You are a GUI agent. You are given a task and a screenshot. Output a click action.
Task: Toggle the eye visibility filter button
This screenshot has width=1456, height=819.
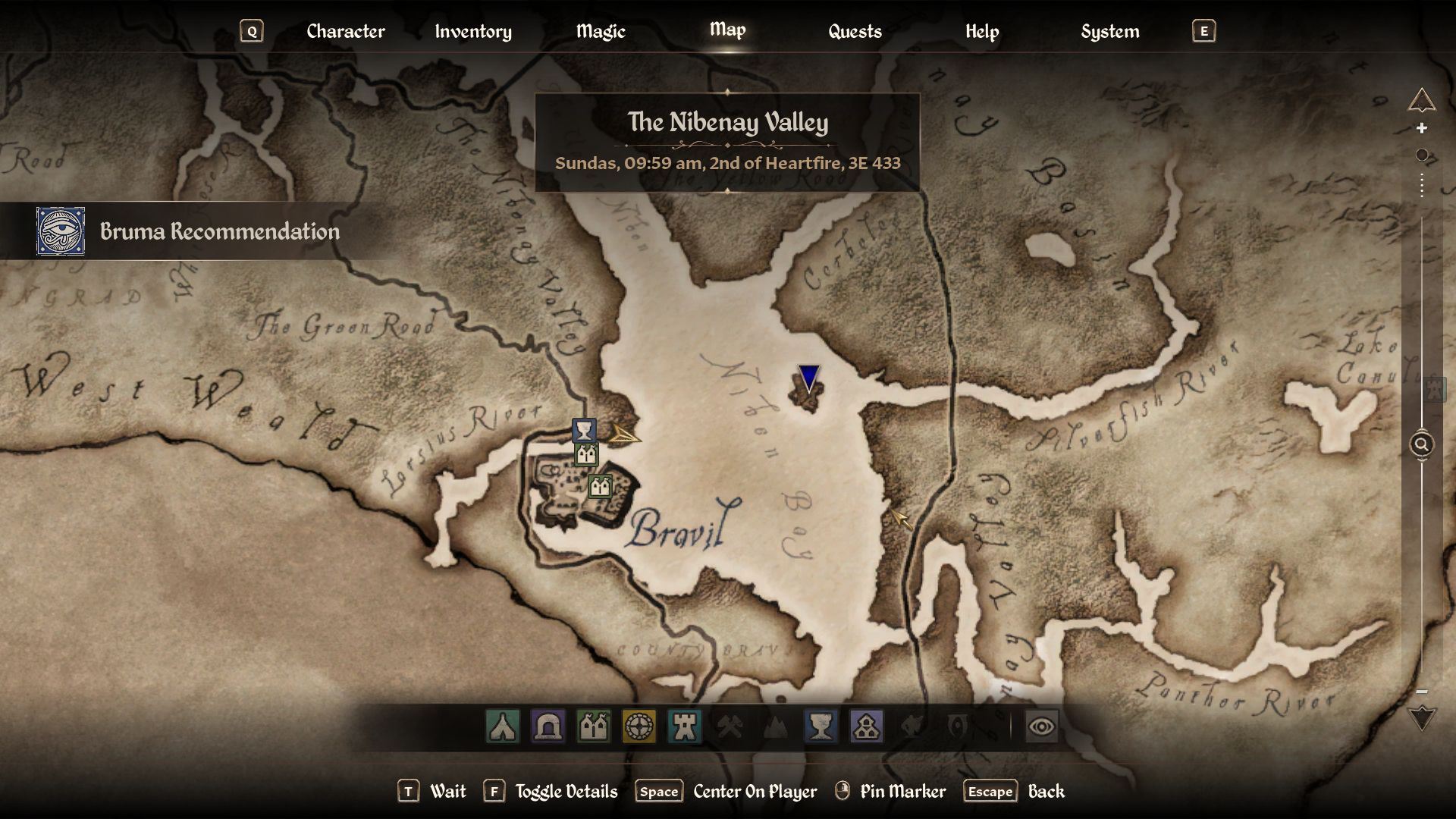(1041, 726)
